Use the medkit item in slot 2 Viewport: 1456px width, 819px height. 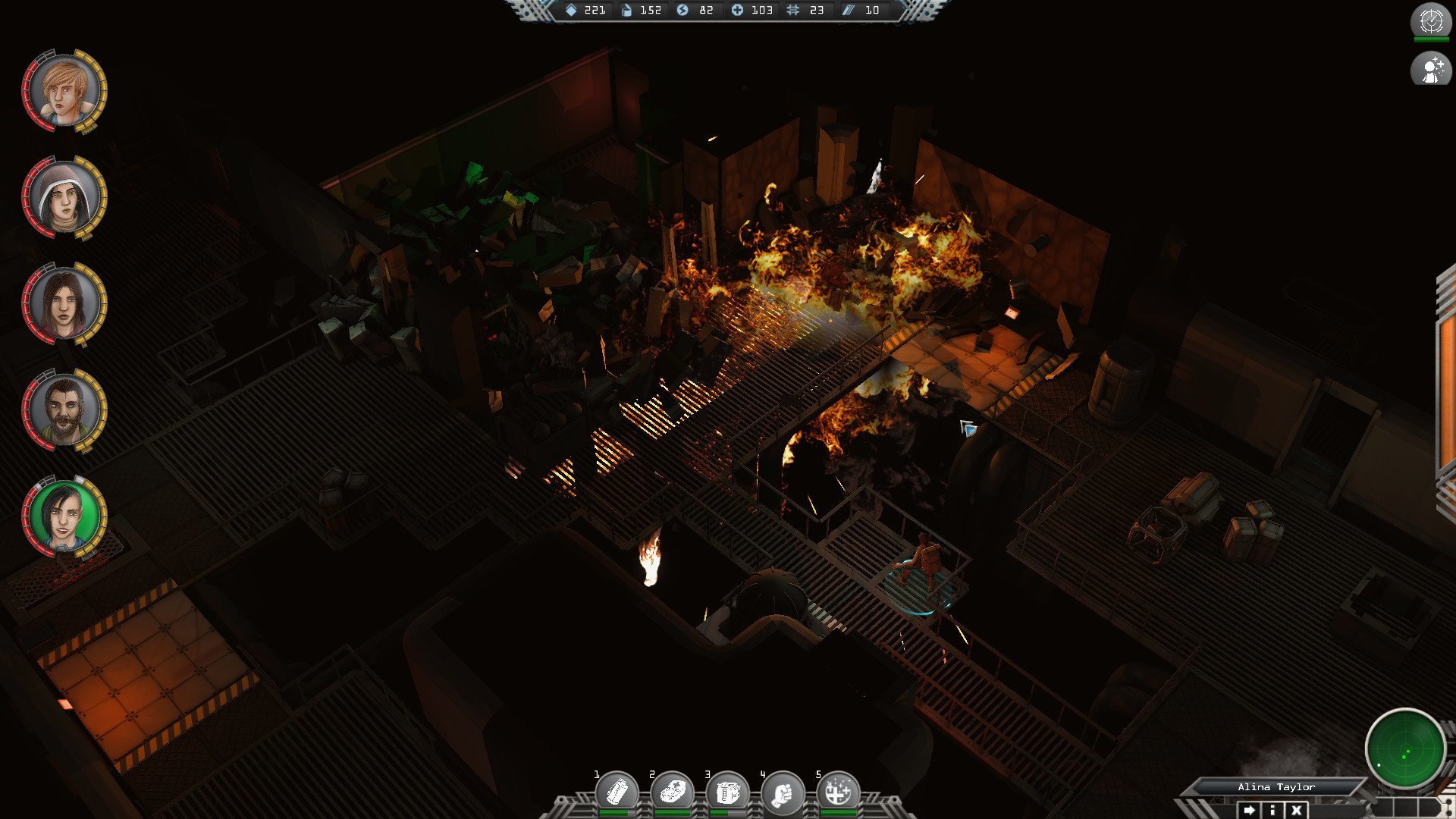[x=672, y=792]
